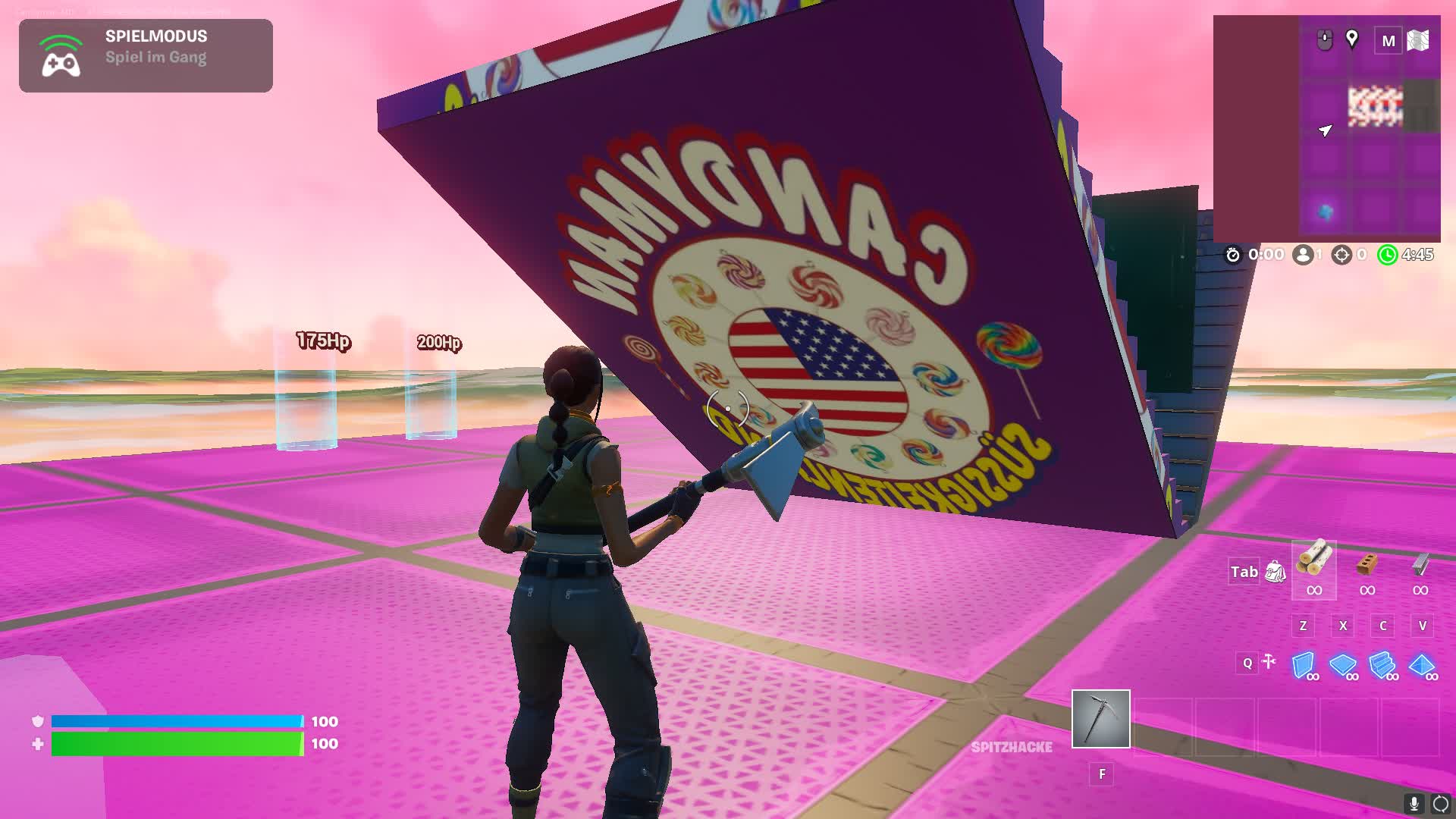The height and width of the screenshot is (819, 1456).
Task: Click the eliminations crosshair icon showing 0
Action: coord(1341,254)
